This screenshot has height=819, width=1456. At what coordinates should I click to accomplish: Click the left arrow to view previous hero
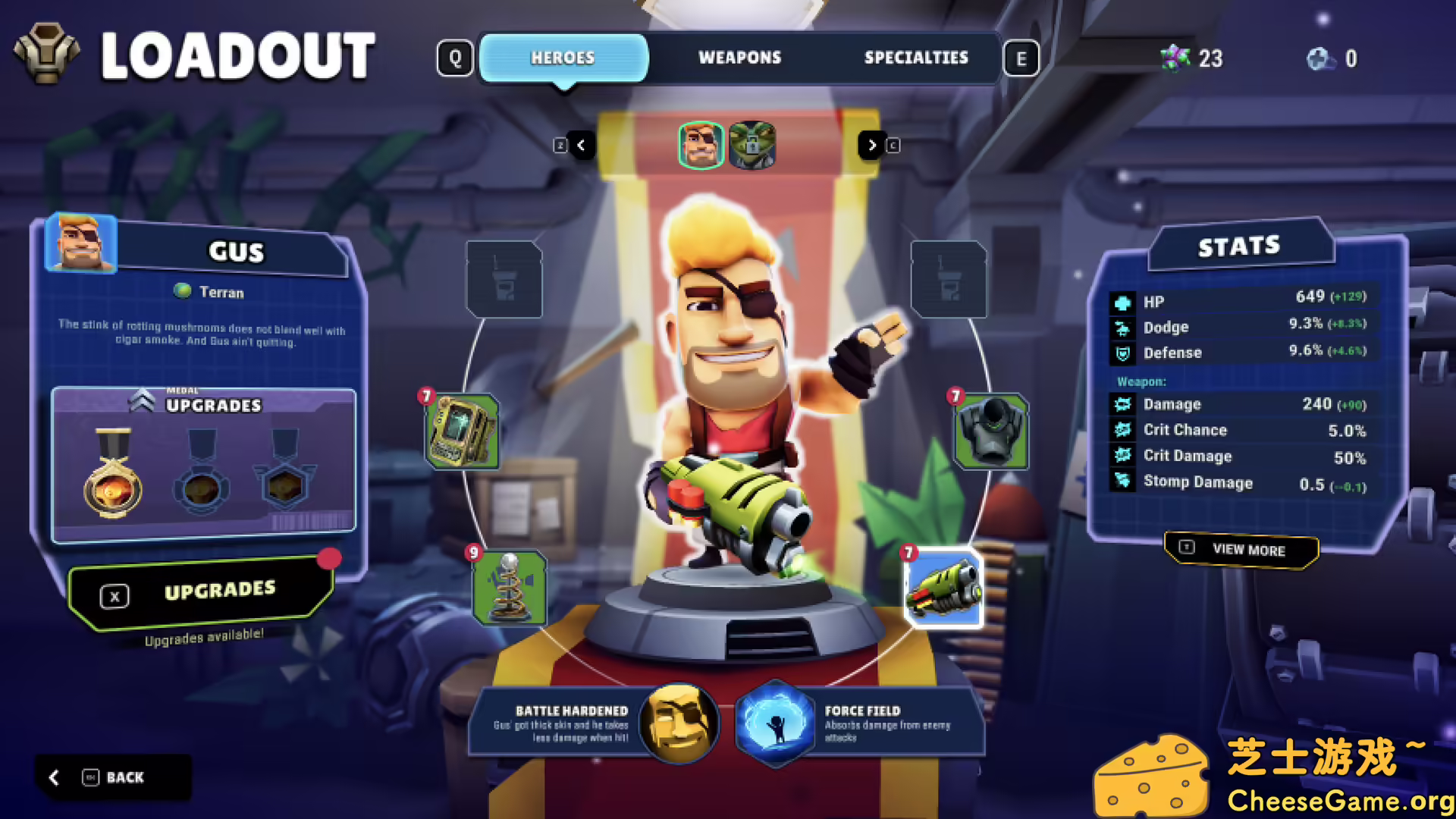coord(582,145)
